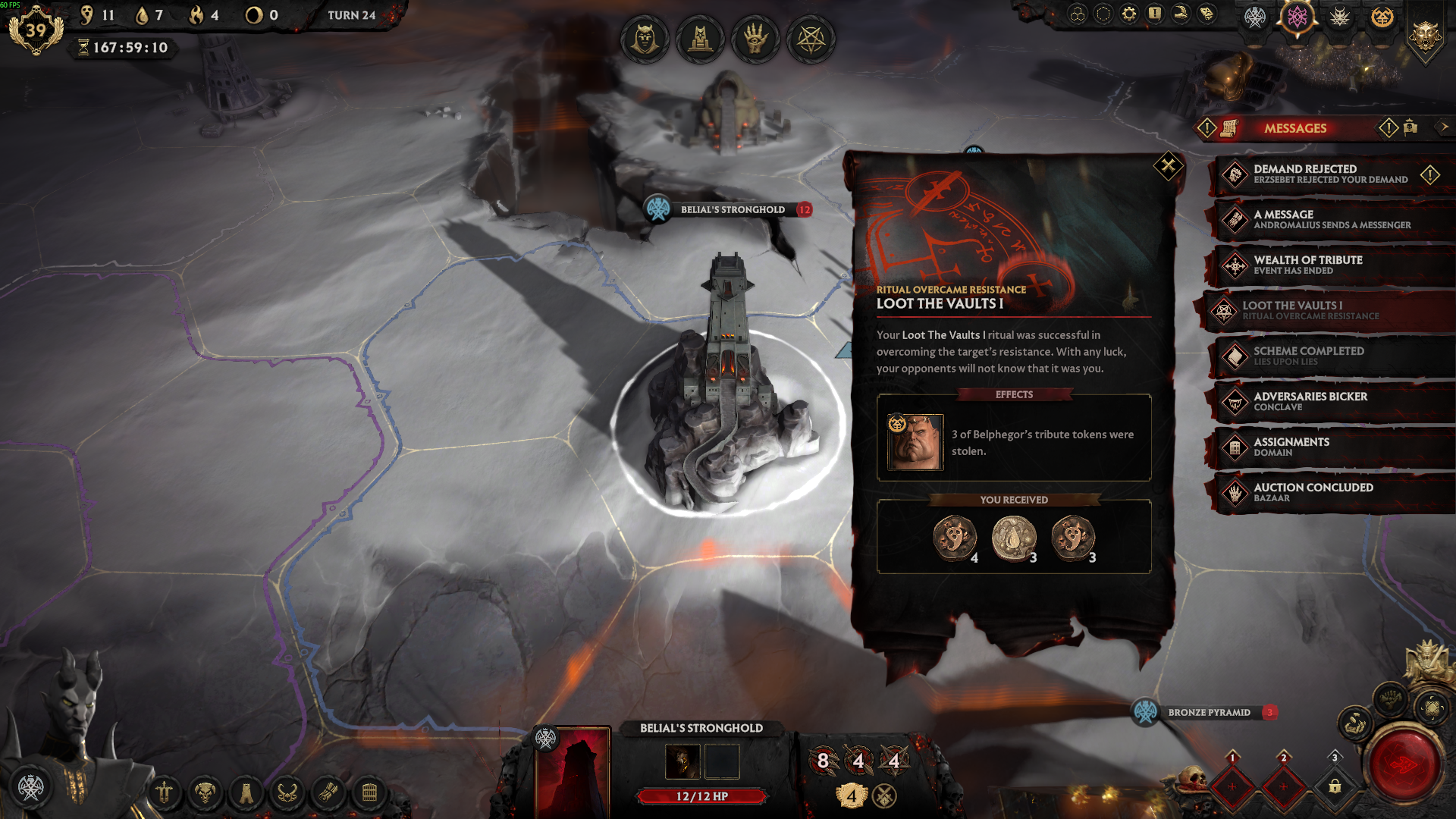The width and height of the screenshot is (1456, 819).
Task: Click the open hand icon at top
Action: click(755, 38)
